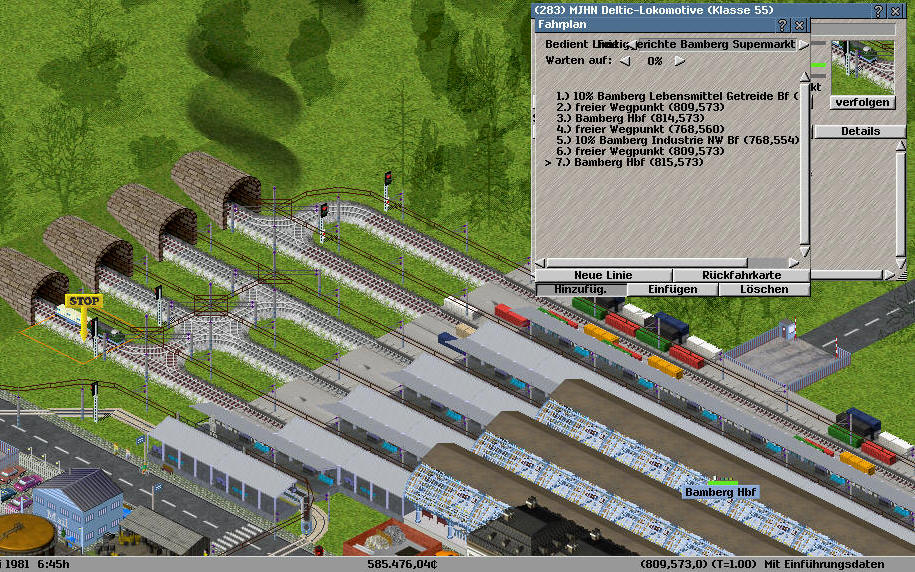
Task: Close the Fahrplan schedule window
Action: (x=800, y=25)
